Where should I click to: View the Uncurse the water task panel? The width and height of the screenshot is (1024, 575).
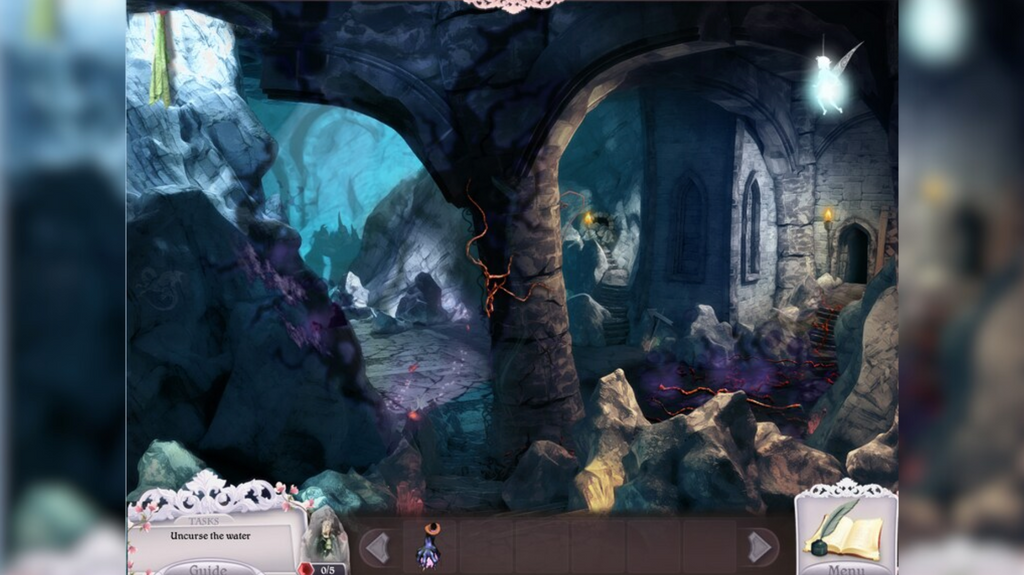pos(210,536)
